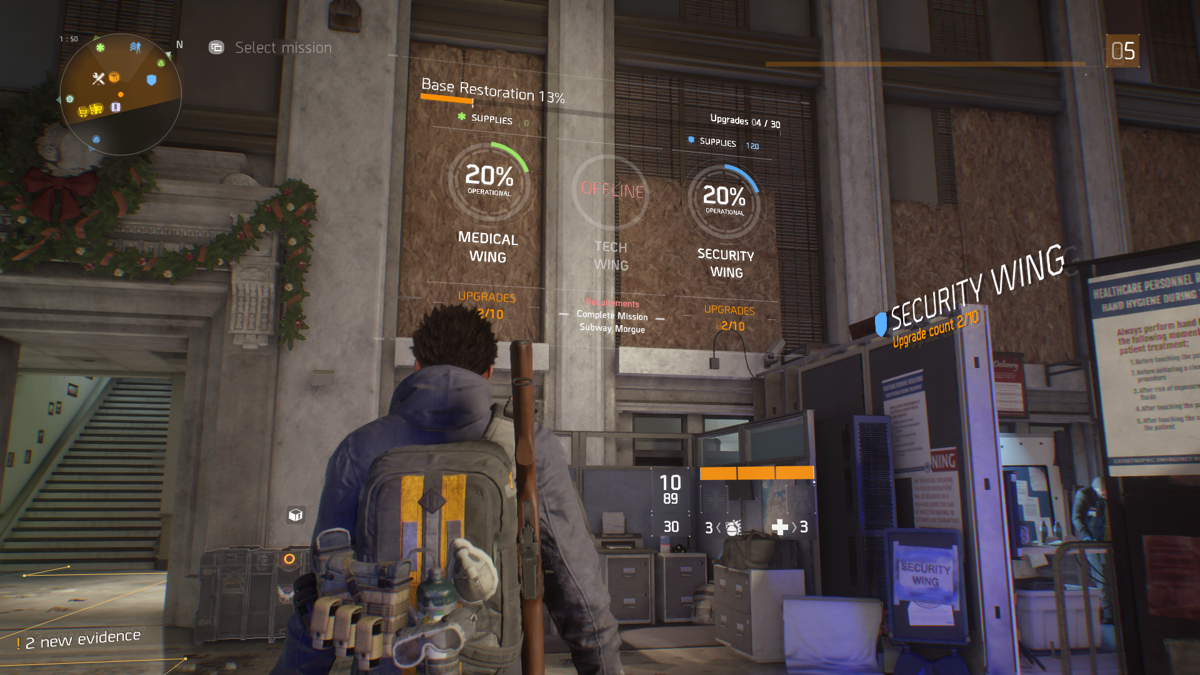Open the level 05 badge

coord(1122,50)
